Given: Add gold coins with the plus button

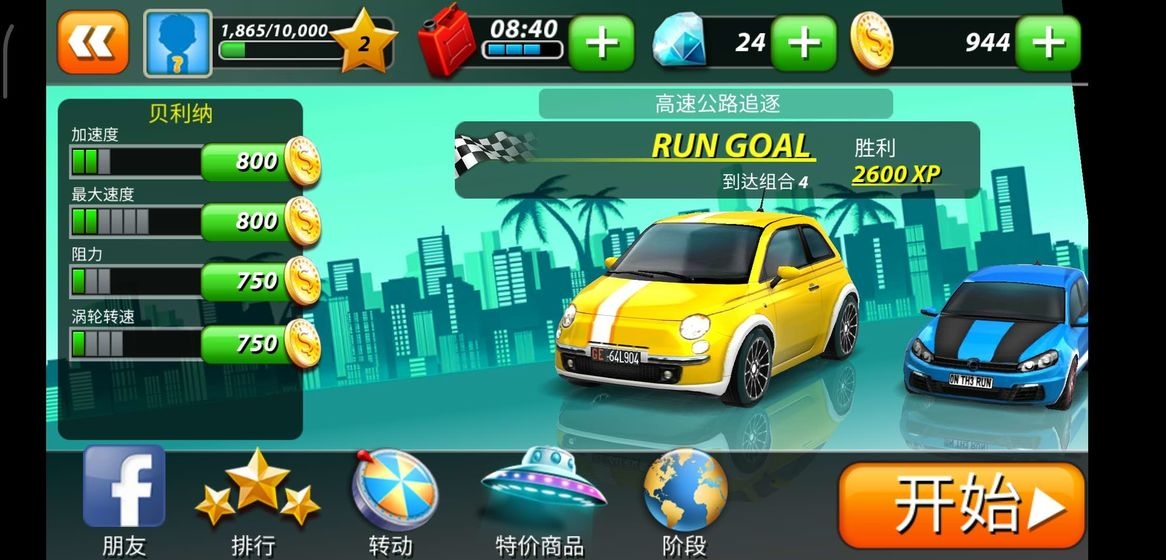Looking at the screenshot, I should point(1047,43).
